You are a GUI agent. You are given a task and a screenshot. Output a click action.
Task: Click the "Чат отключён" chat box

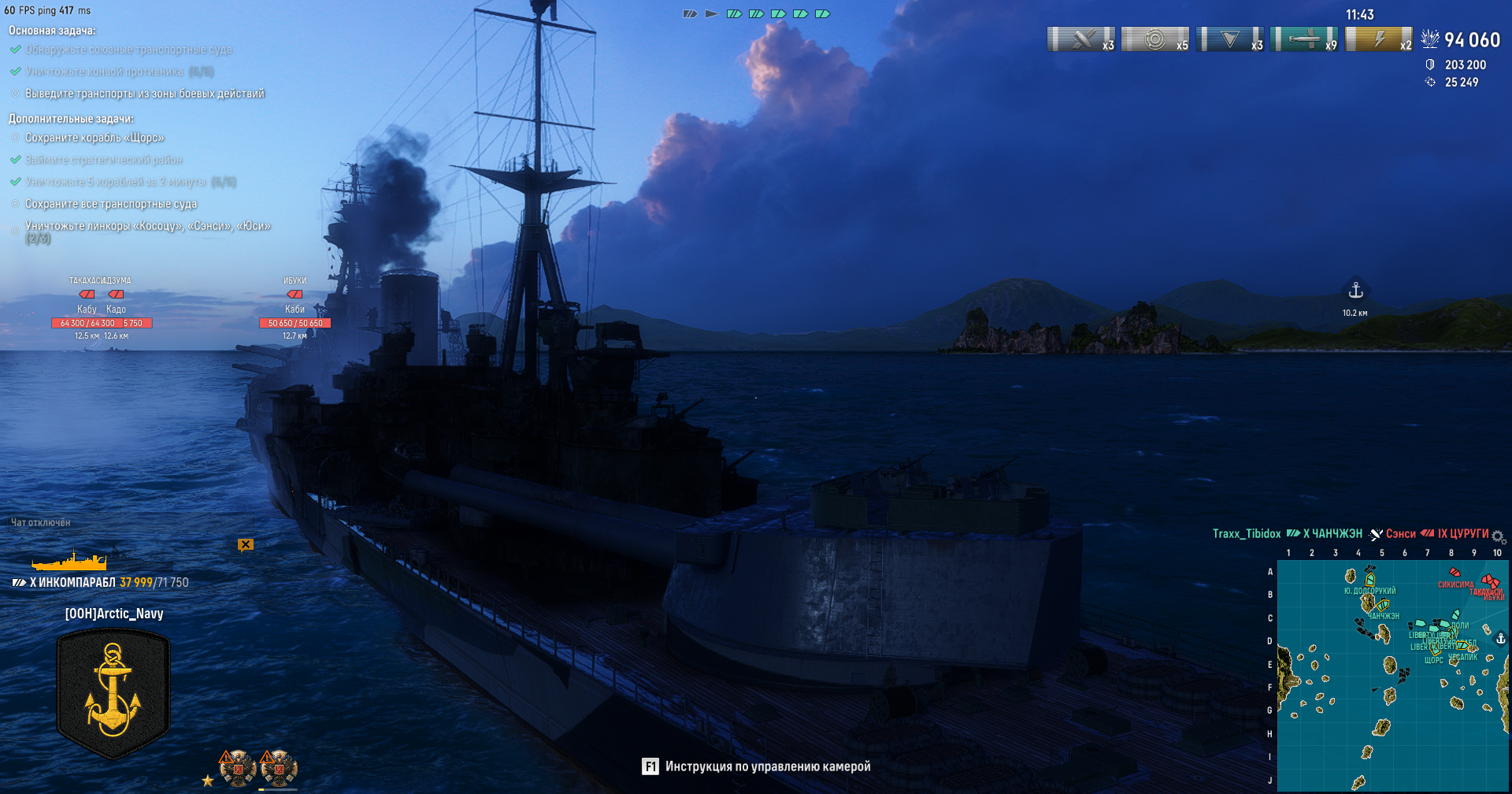click(41, 522)
